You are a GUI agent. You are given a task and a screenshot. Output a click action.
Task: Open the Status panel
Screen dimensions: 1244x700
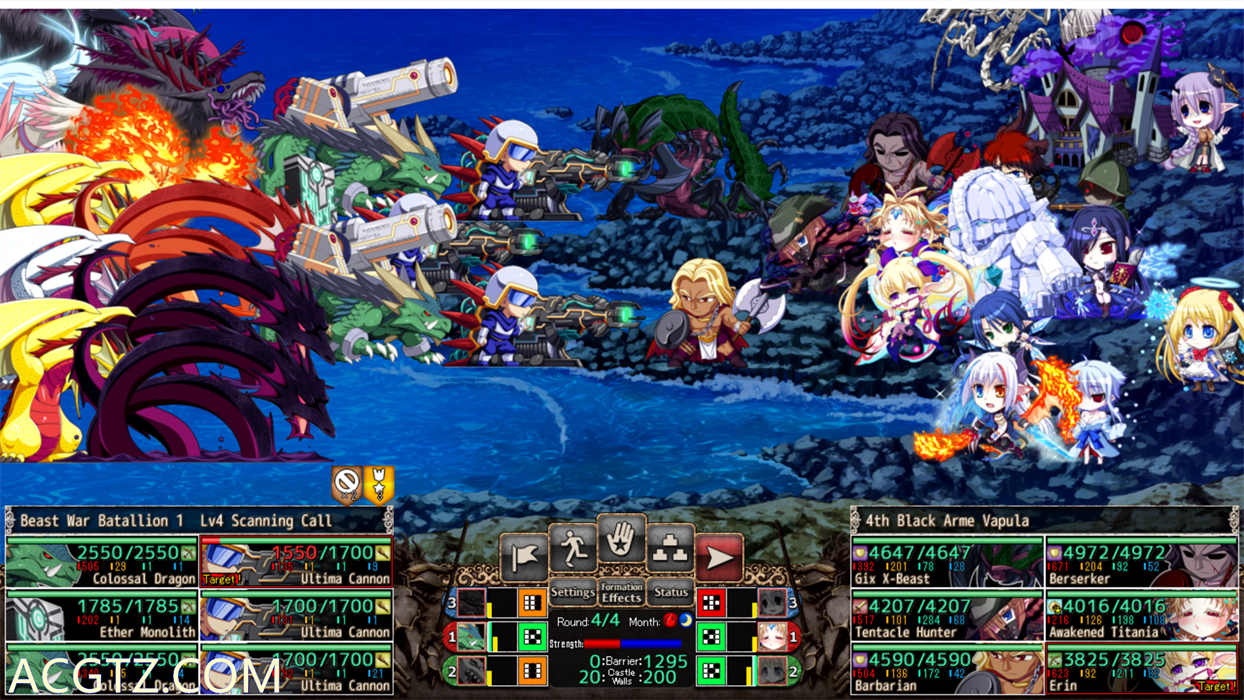tap(670, 593)
